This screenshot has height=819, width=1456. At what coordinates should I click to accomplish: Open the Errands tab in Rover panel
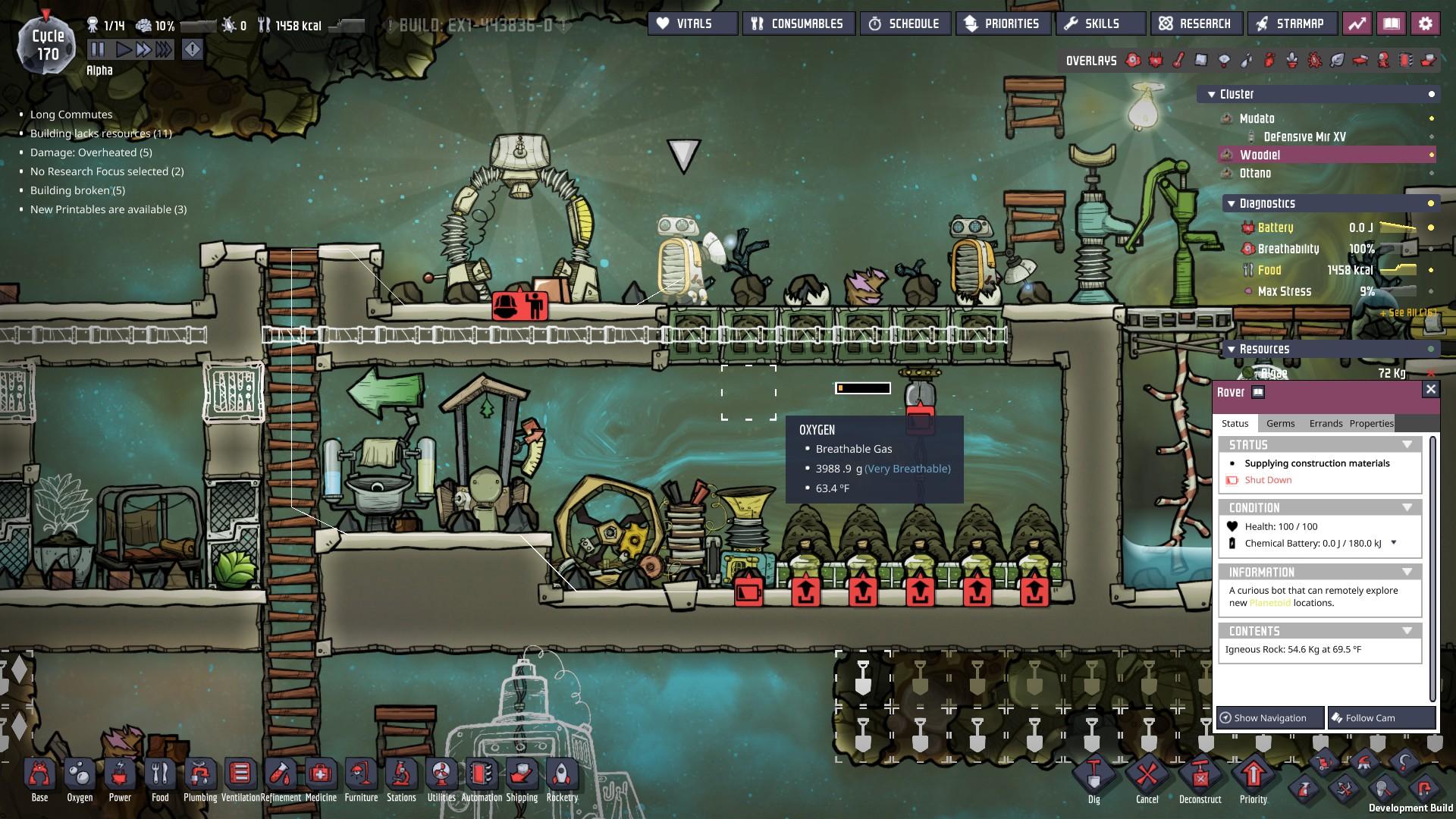1325,423
